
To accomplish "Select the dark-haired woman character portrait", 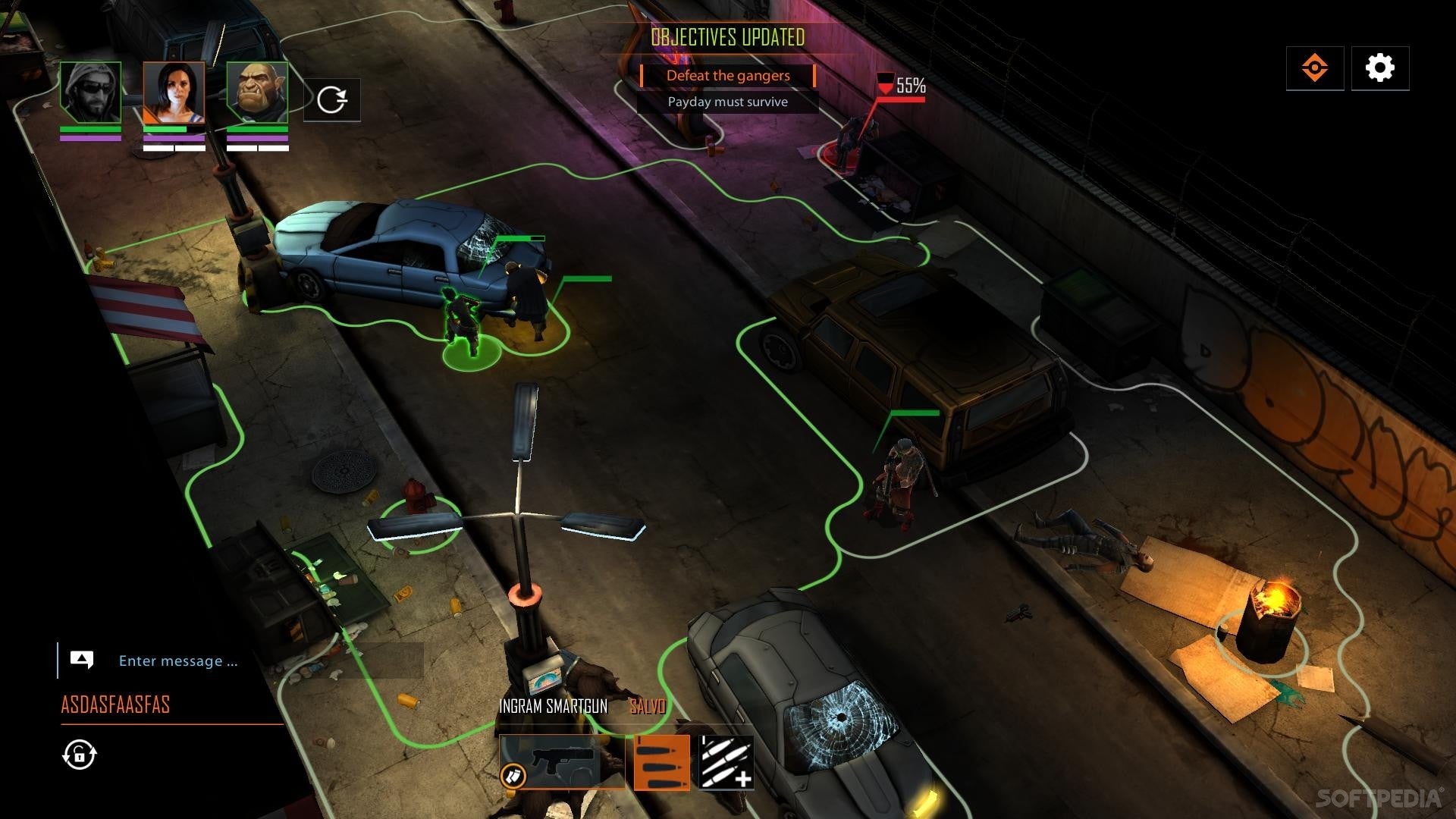I will (174, 92).
